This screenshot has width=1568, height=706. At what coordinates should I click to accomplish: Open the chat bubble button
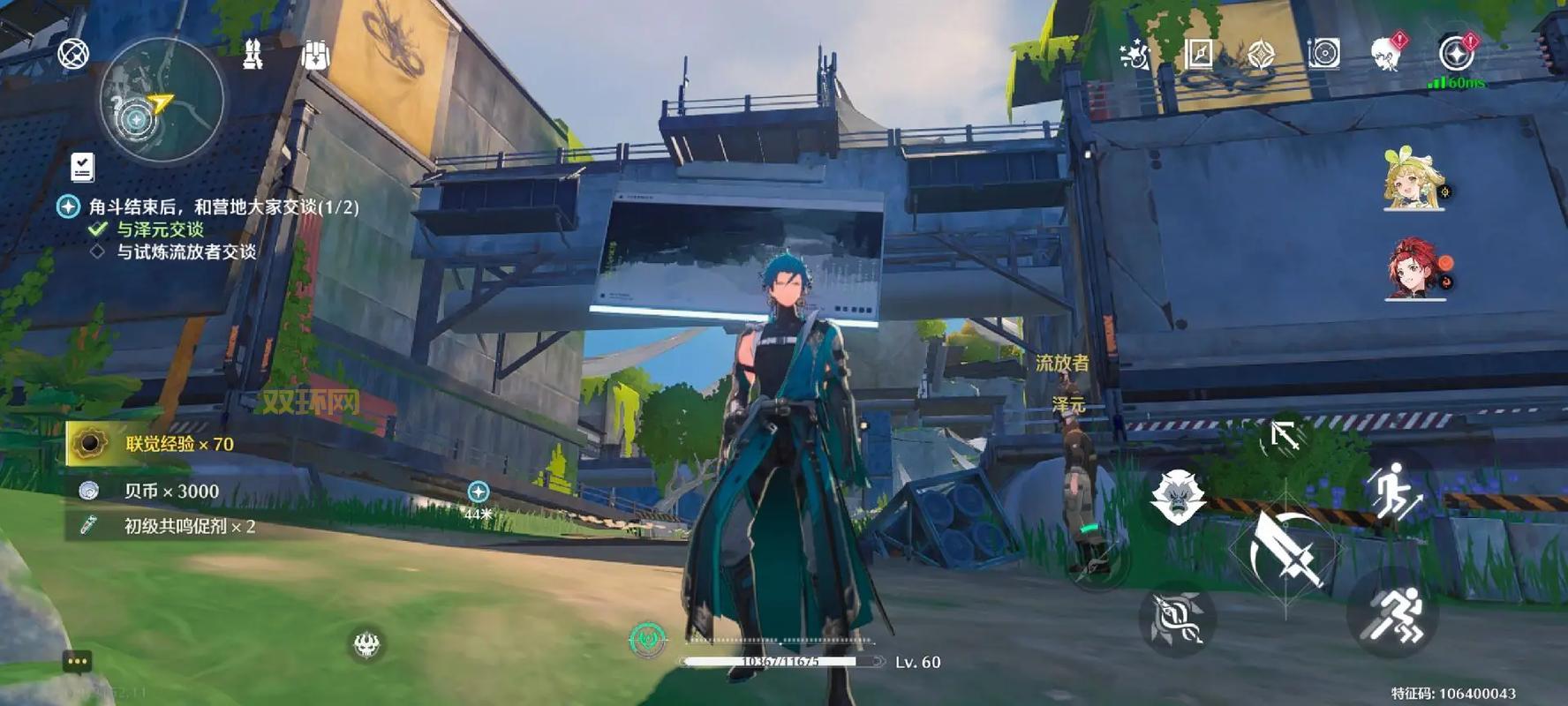(x=77, y=661)
